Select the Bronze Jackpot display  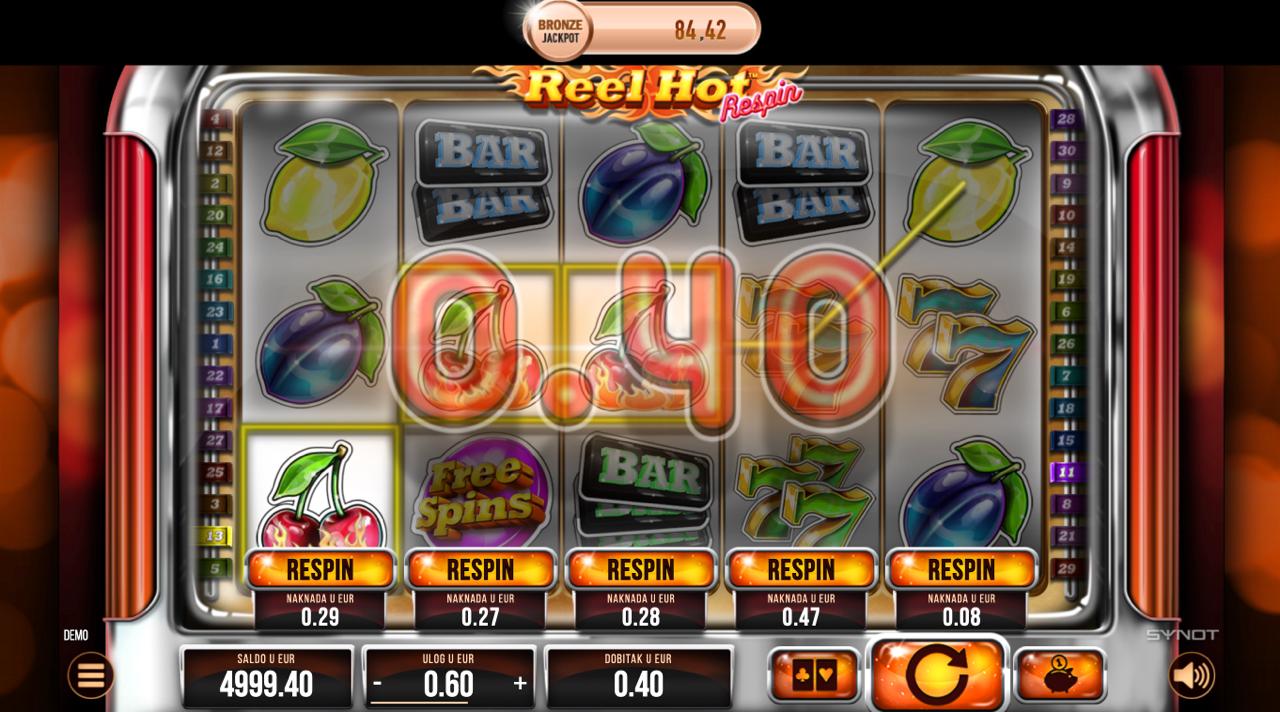(x=642, y=30)
